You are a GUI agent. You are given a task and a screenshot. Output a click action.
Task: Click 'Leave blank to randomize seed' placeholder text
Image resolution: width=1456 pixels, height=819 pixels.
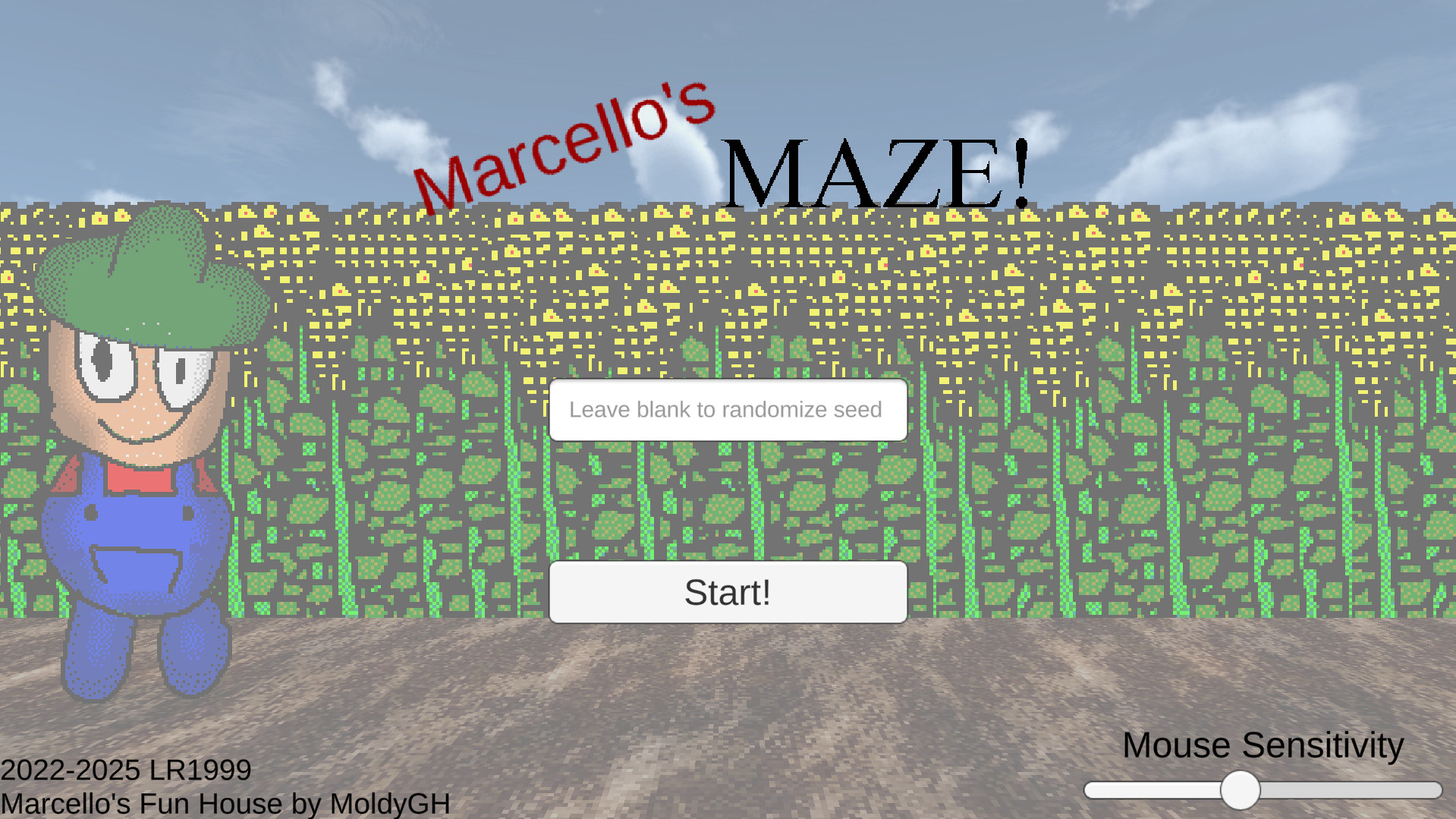coord(726,410)
